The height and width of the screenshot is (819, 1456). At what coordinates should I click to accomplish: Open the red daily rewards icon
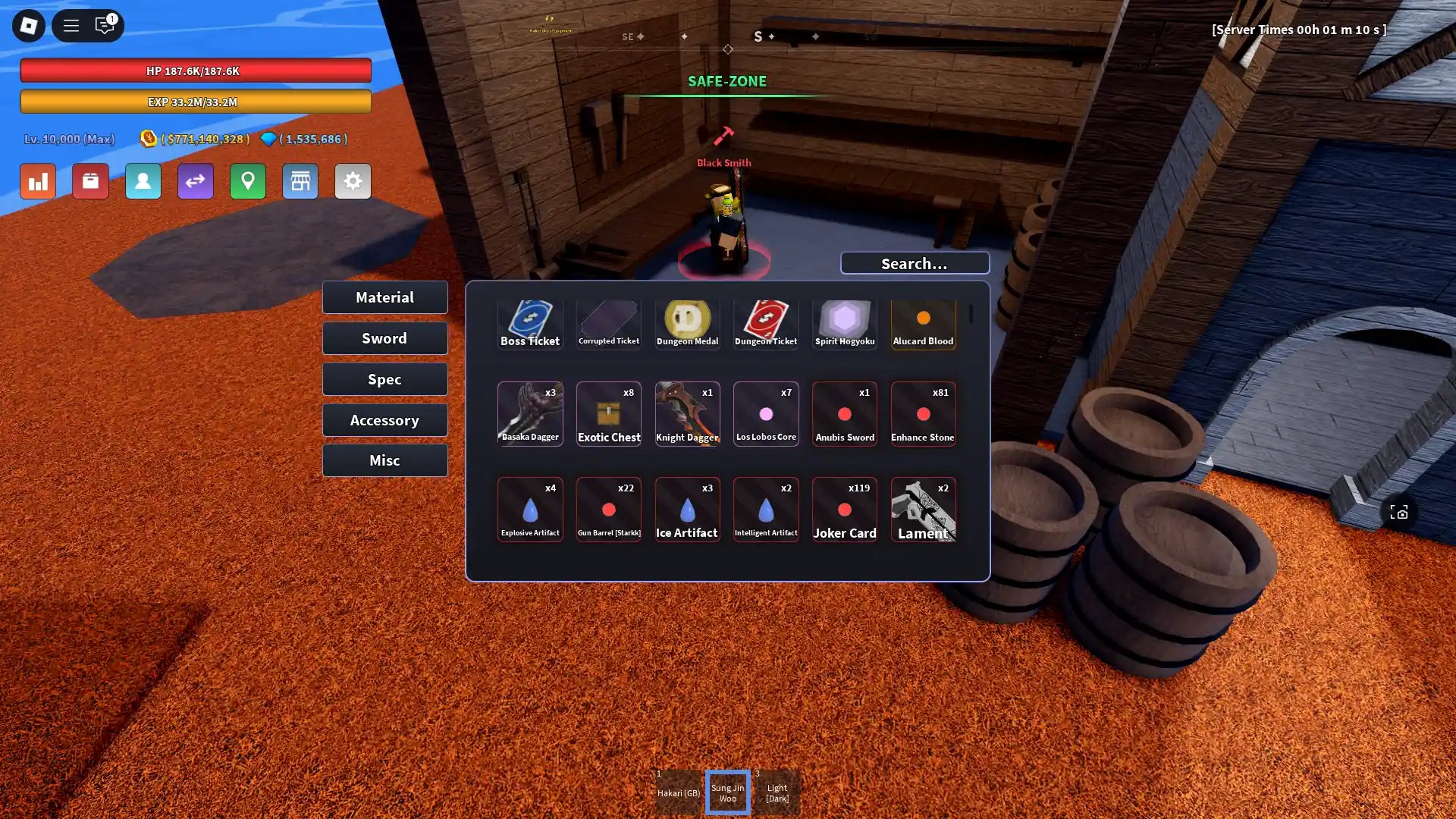pos(90,181)
